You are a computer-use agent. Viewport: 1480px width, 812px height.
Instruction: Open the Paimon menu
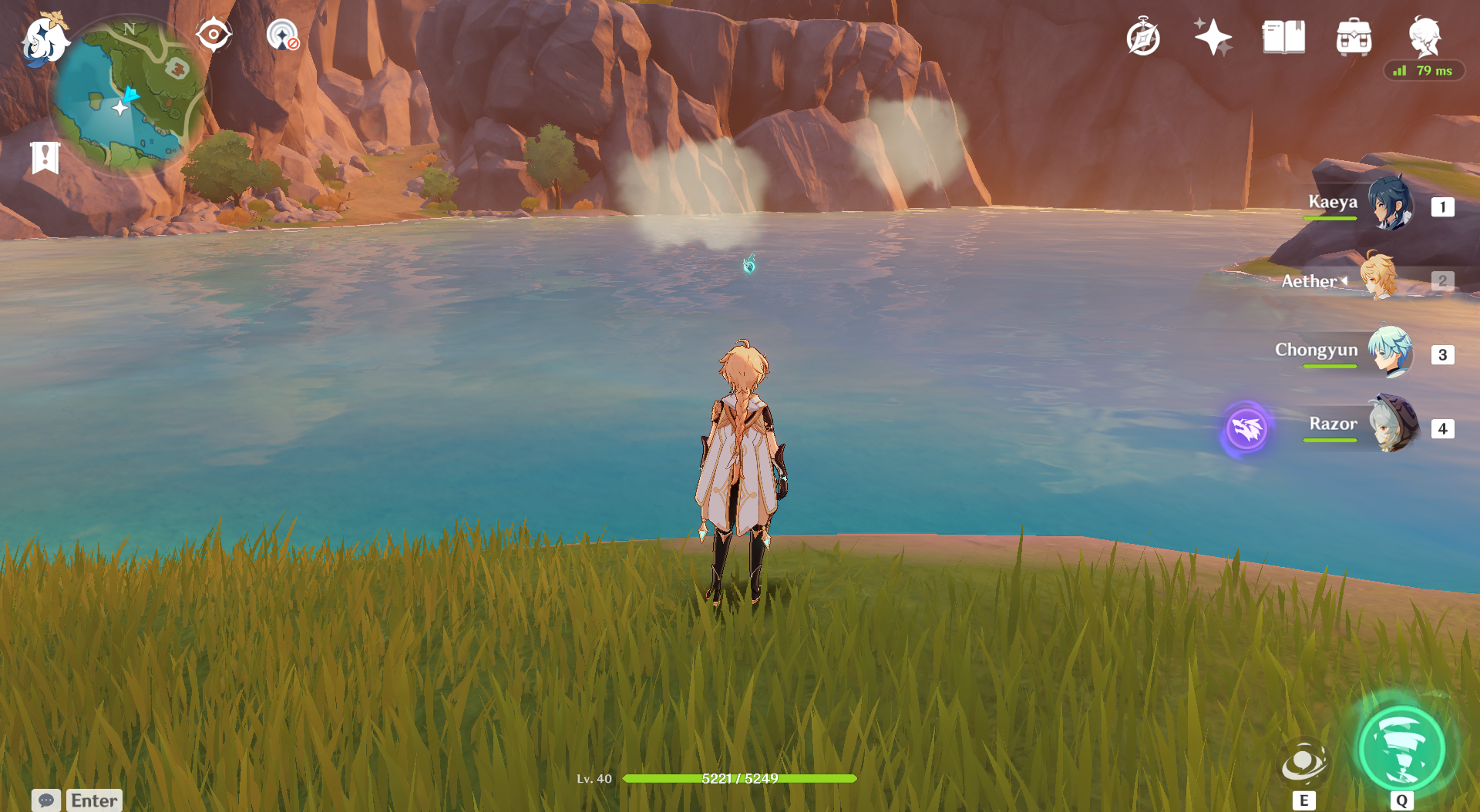click(x=43, y=40)
